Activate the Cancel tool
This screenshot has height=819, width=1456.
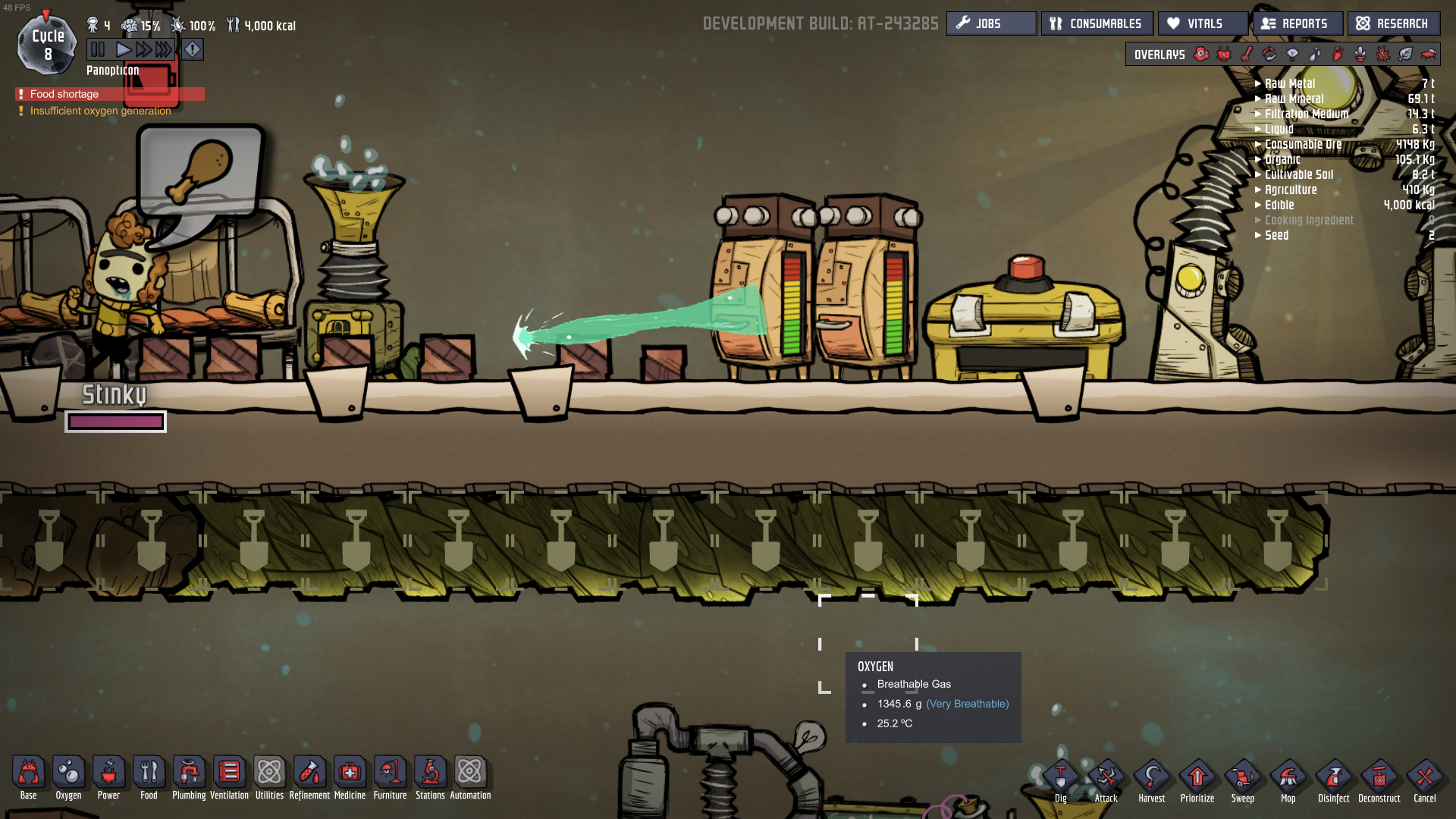click(1424, 780)
